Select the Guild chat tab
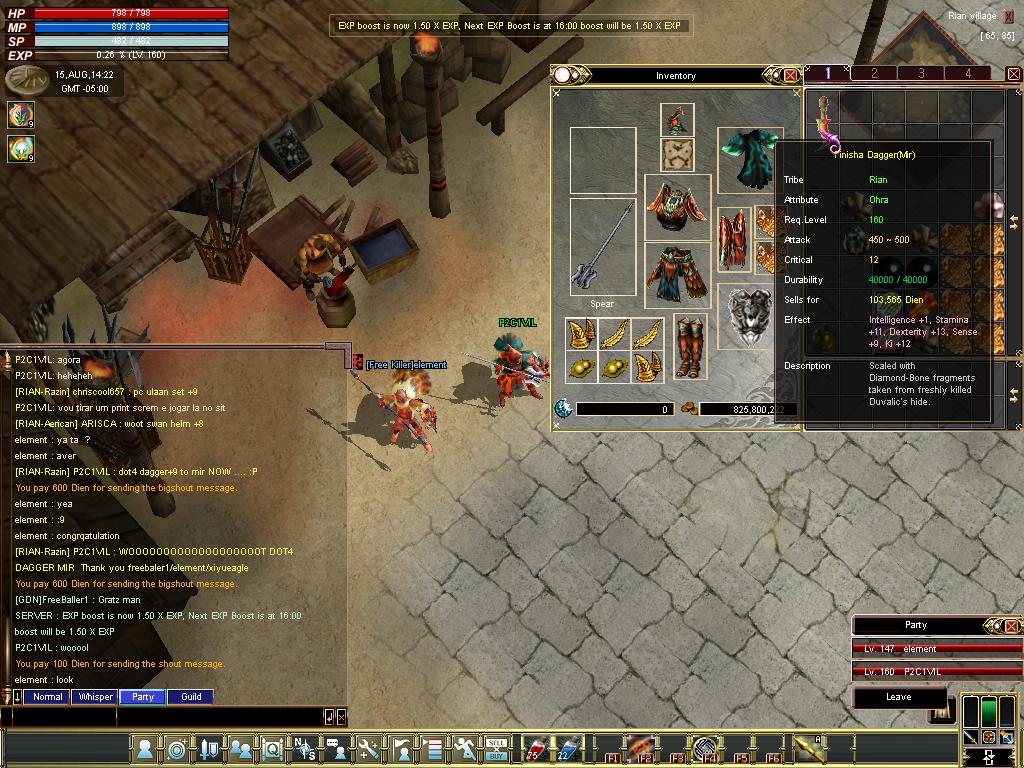 191,697
